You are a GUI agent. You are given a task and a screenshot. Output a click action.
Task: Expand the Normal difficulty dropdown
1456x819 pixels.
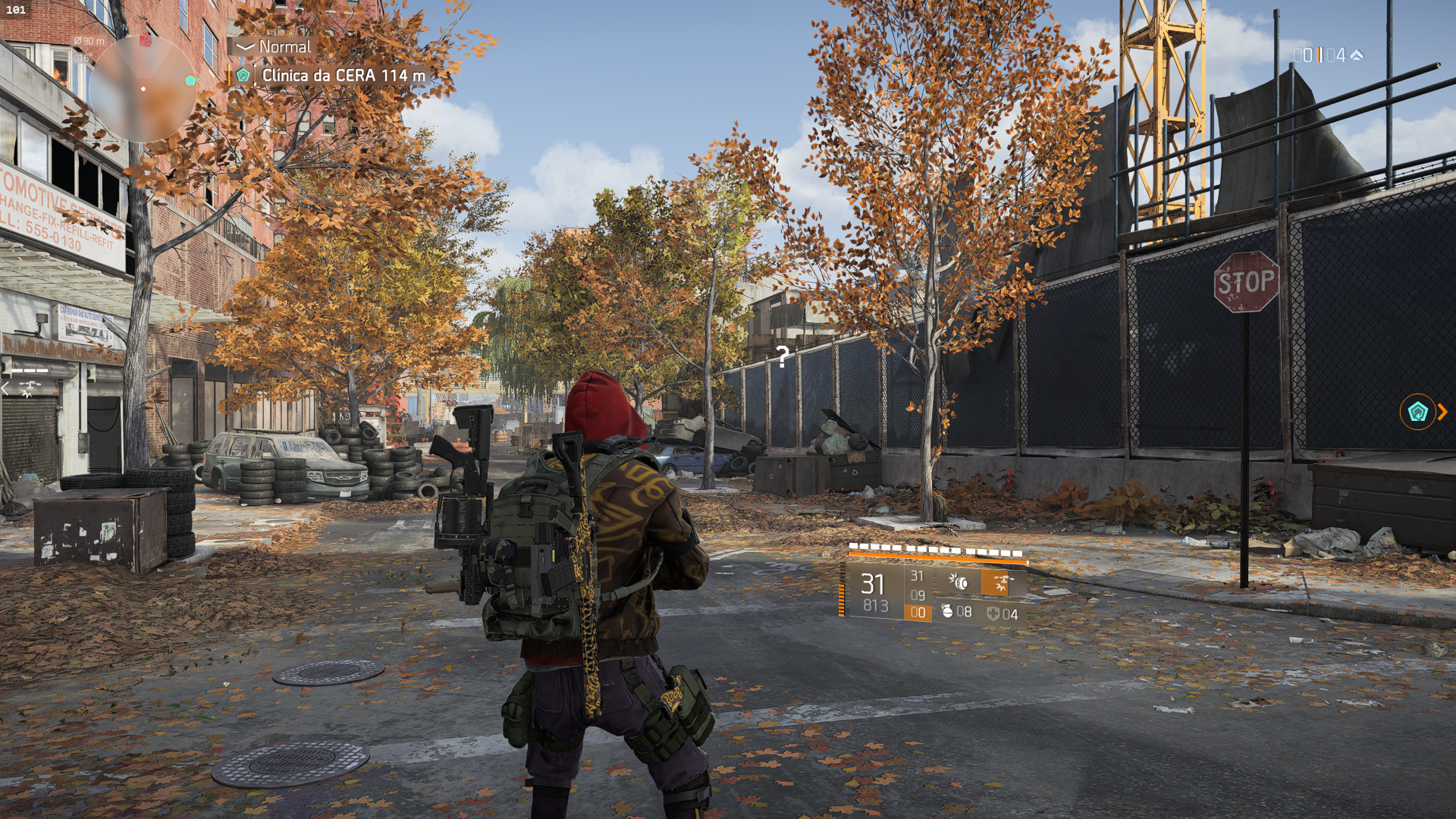244,46
